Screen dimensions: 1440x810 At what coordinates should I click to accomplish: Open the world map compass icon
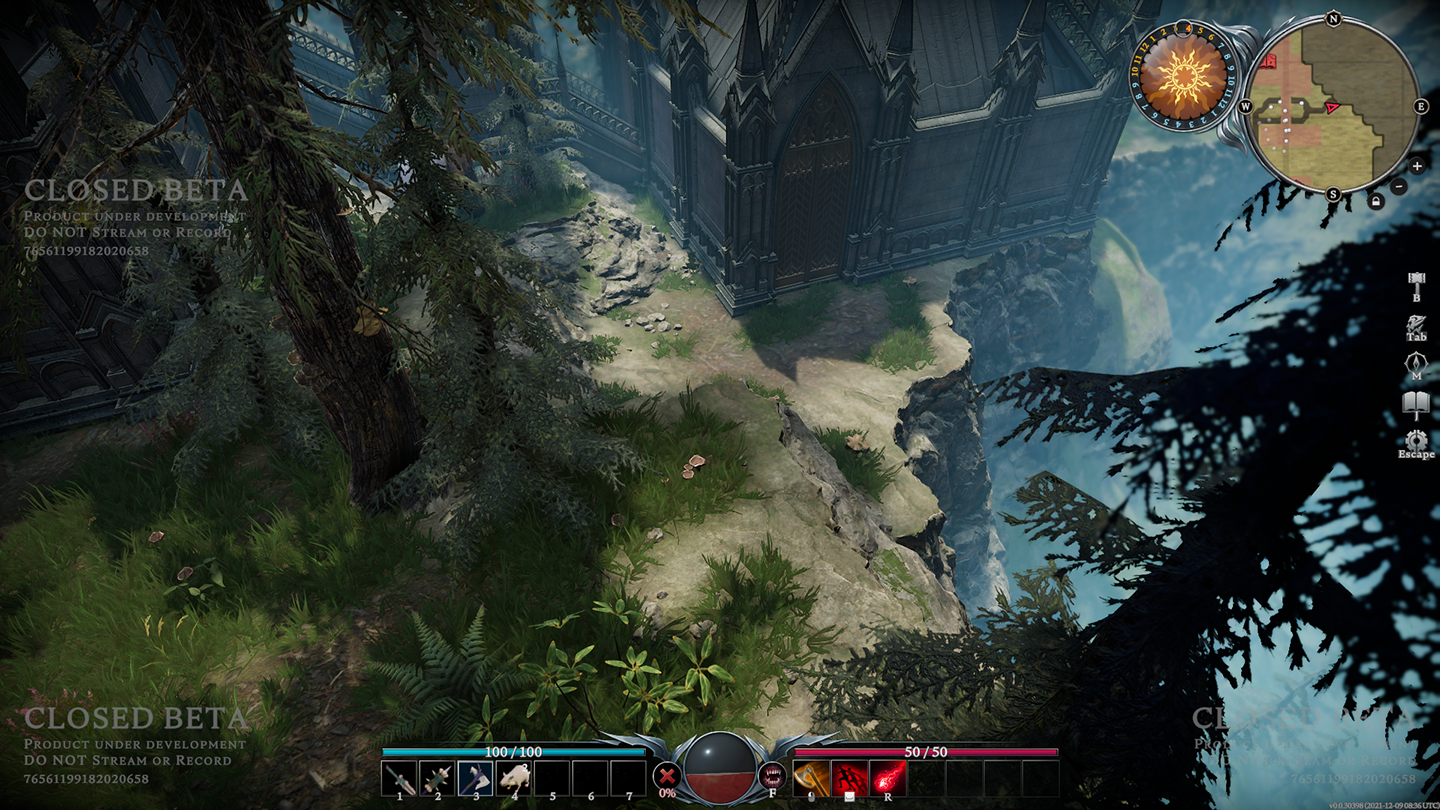coord(1416,364)
